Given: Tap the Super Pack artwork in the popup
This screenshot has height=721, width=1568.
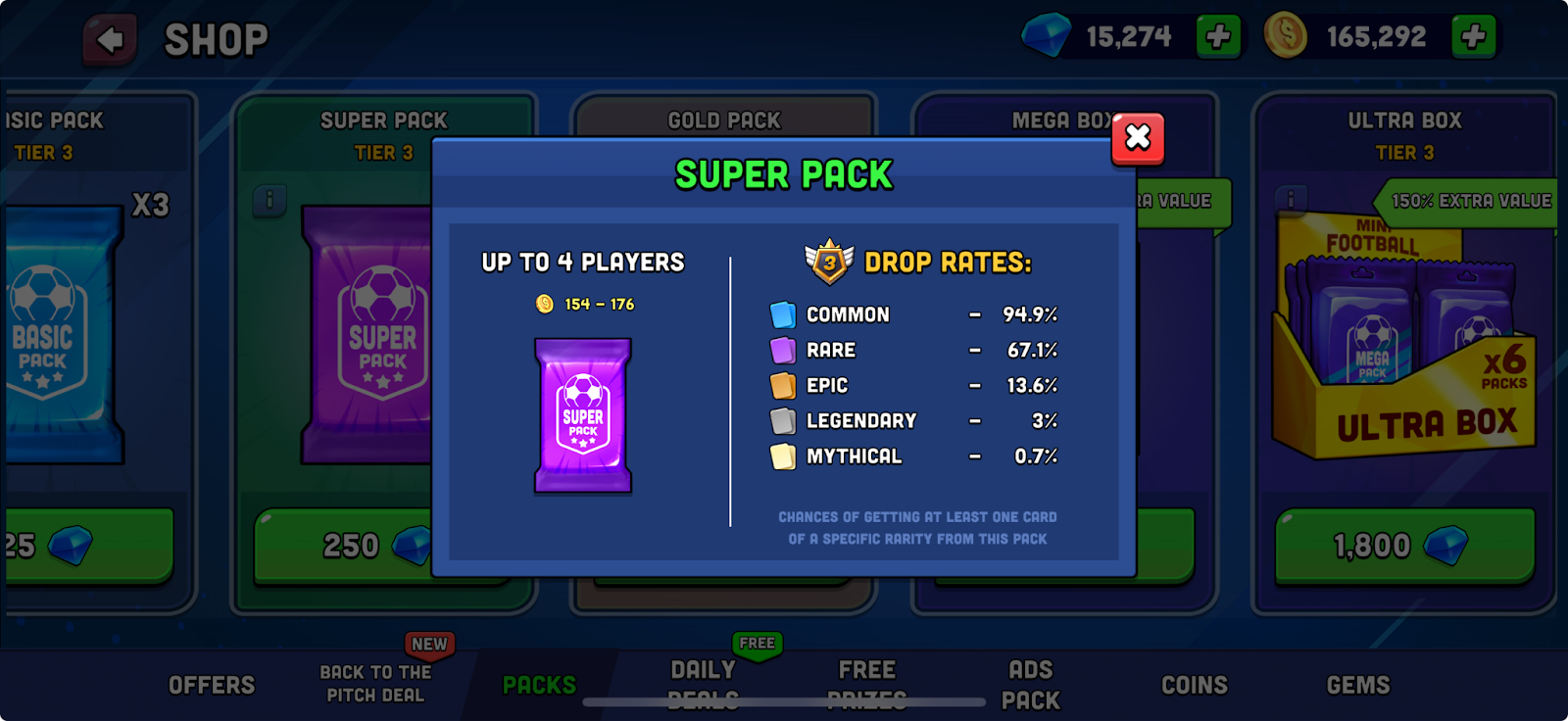Looking at the screenshot, I should tap(582, 415).
